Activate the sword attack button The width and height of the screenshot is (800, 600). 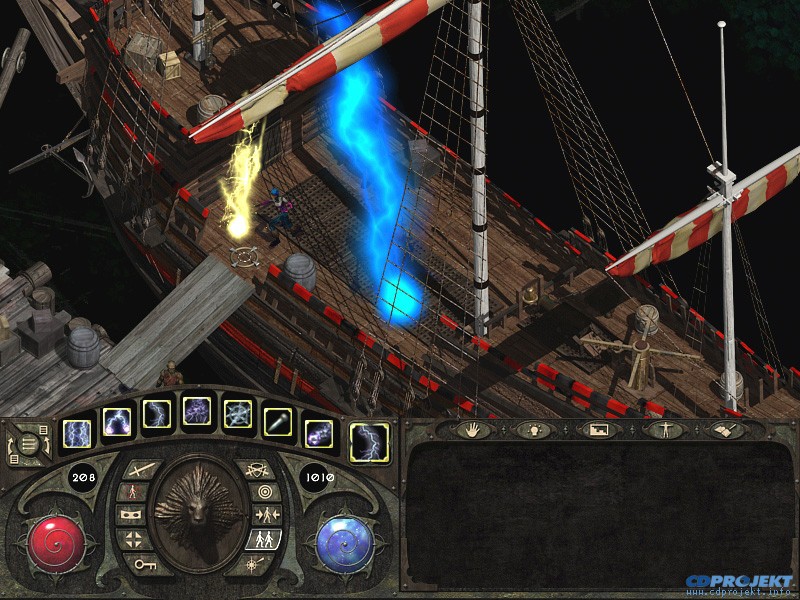pyautogui.click(x=141, y=468)
